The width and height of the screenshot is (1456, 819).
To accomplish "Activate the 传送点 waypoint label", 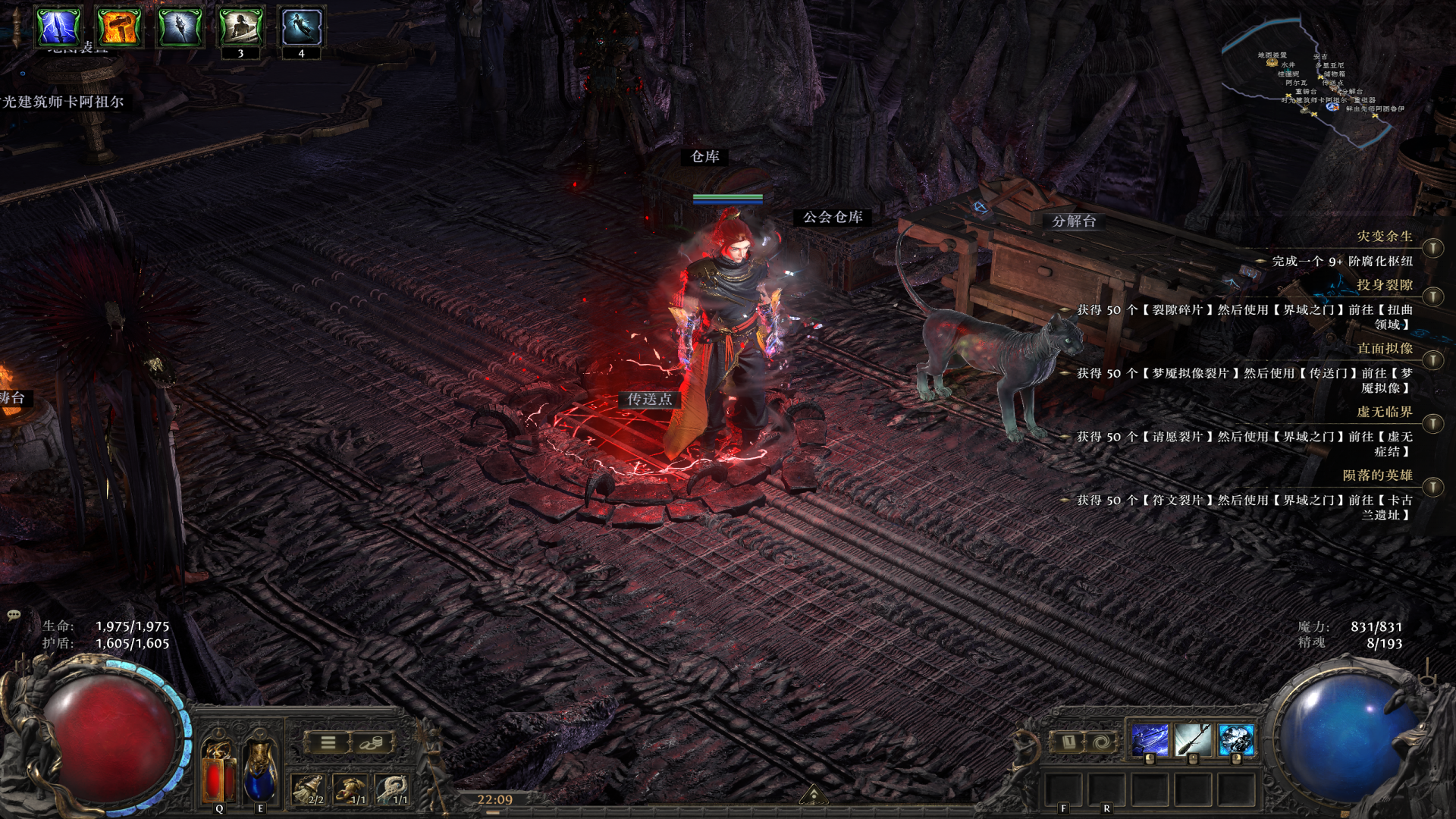I will click(x=649, y=400).
